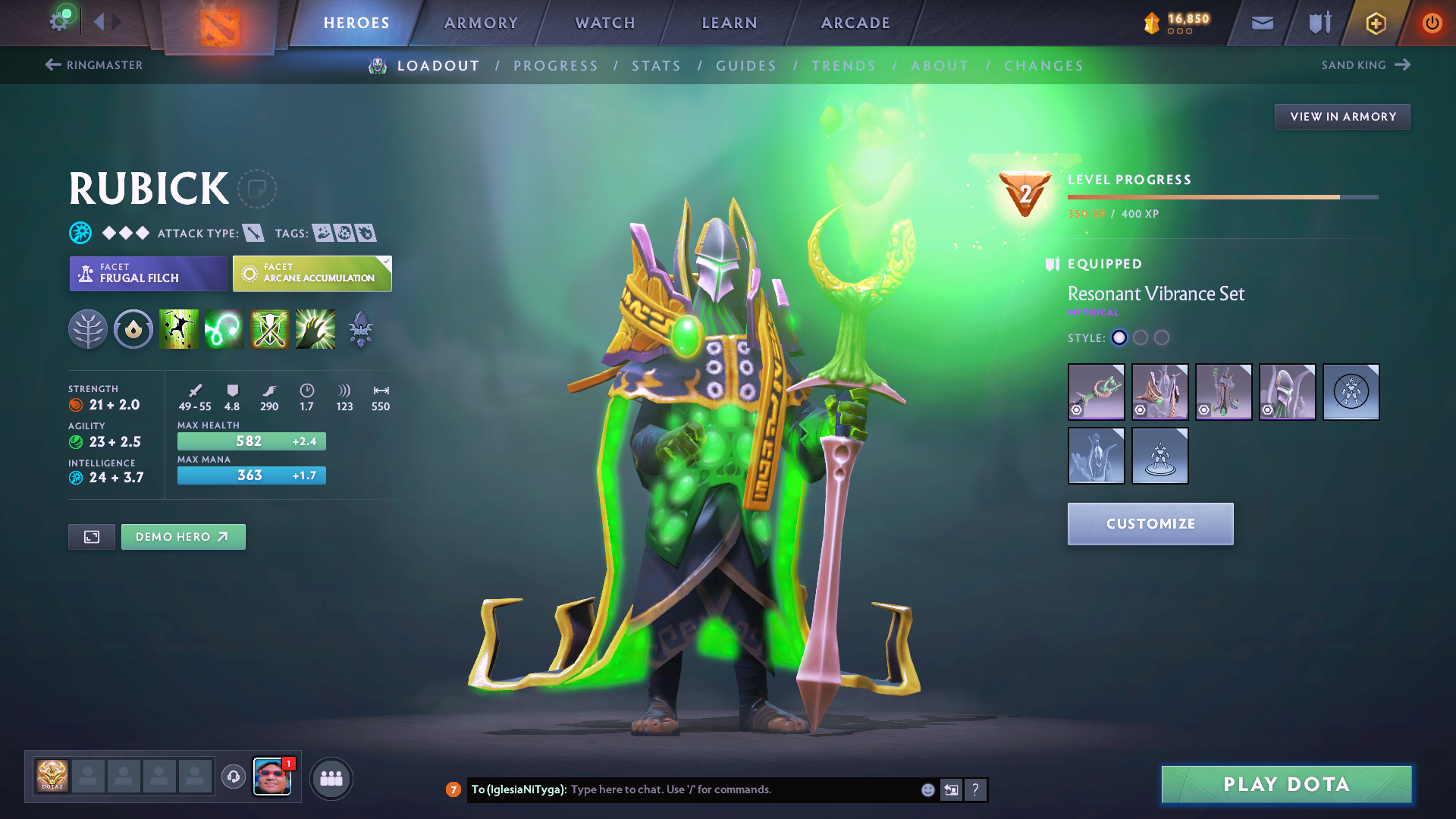1456x819 pixels.
Task: Click the View in Armory button
Action: tap(1342, 117)
